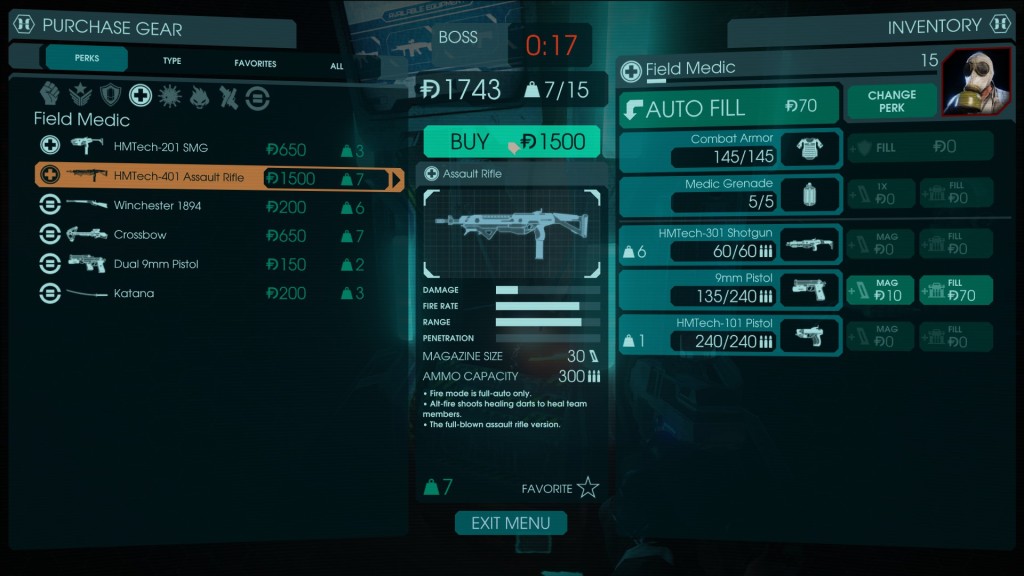Select the HMTech-301 Shotgun inventory slot
Screen dimensions: 1024x576
730,243
